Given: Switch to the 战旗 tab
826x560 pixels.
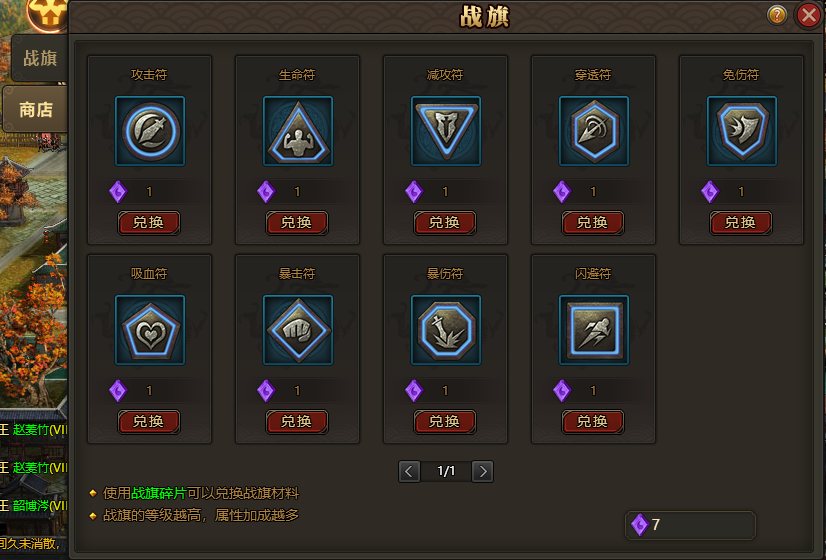Looking at the screenshot, I should [39, 58].
